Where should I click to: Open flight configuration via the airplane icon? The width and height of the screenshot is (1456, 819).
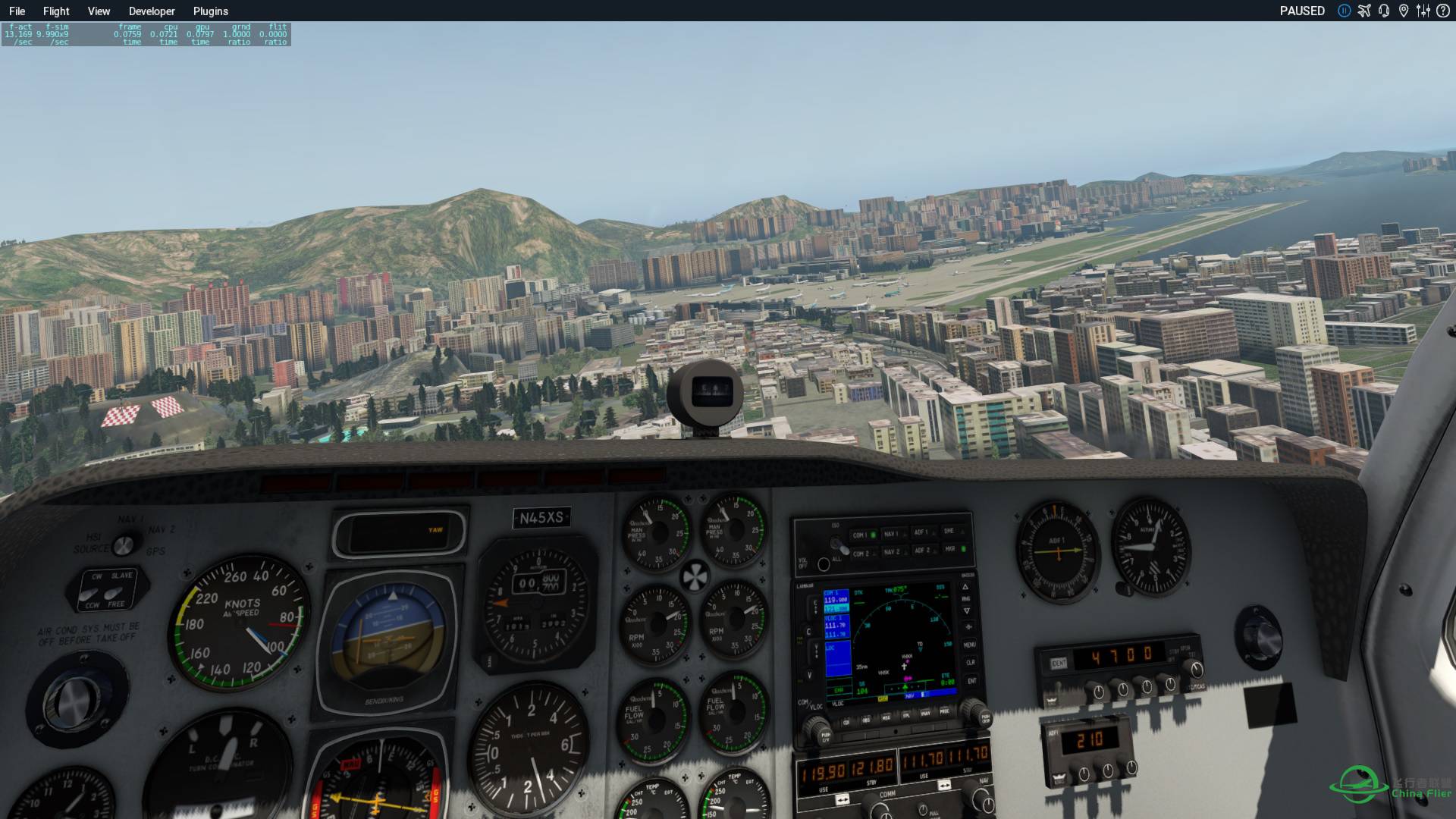[1363, 11]
